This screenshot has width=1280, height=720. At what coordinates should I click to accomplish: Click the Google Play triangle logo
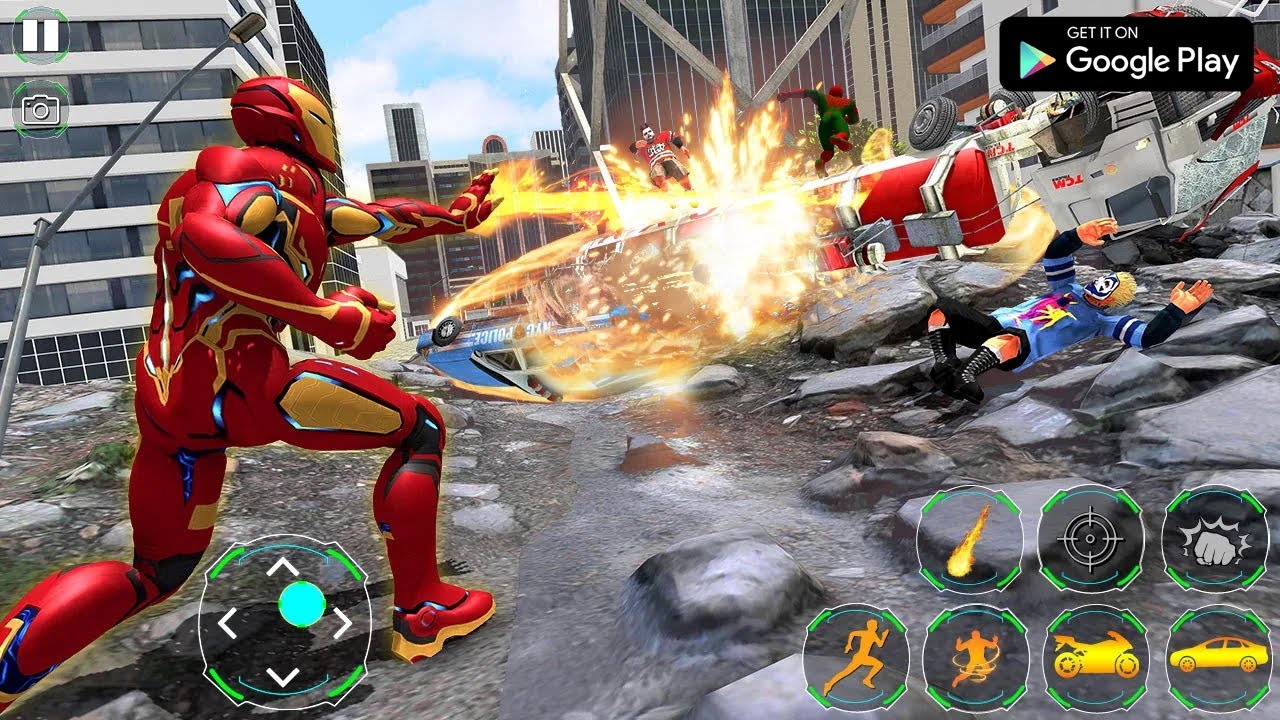pos(1030,60)
